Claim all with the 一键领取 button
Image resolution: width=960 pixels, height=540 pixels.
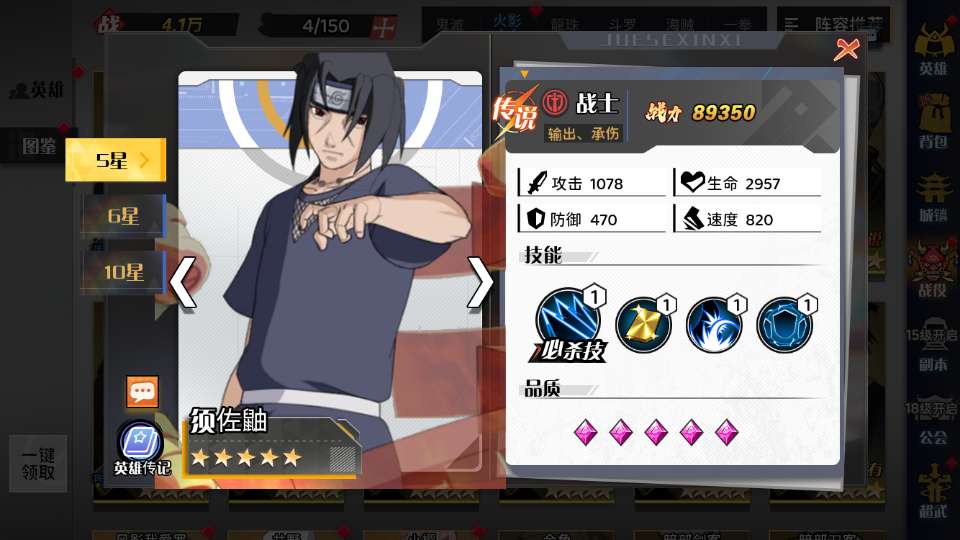pyautogui.click(x=38, y=463)
